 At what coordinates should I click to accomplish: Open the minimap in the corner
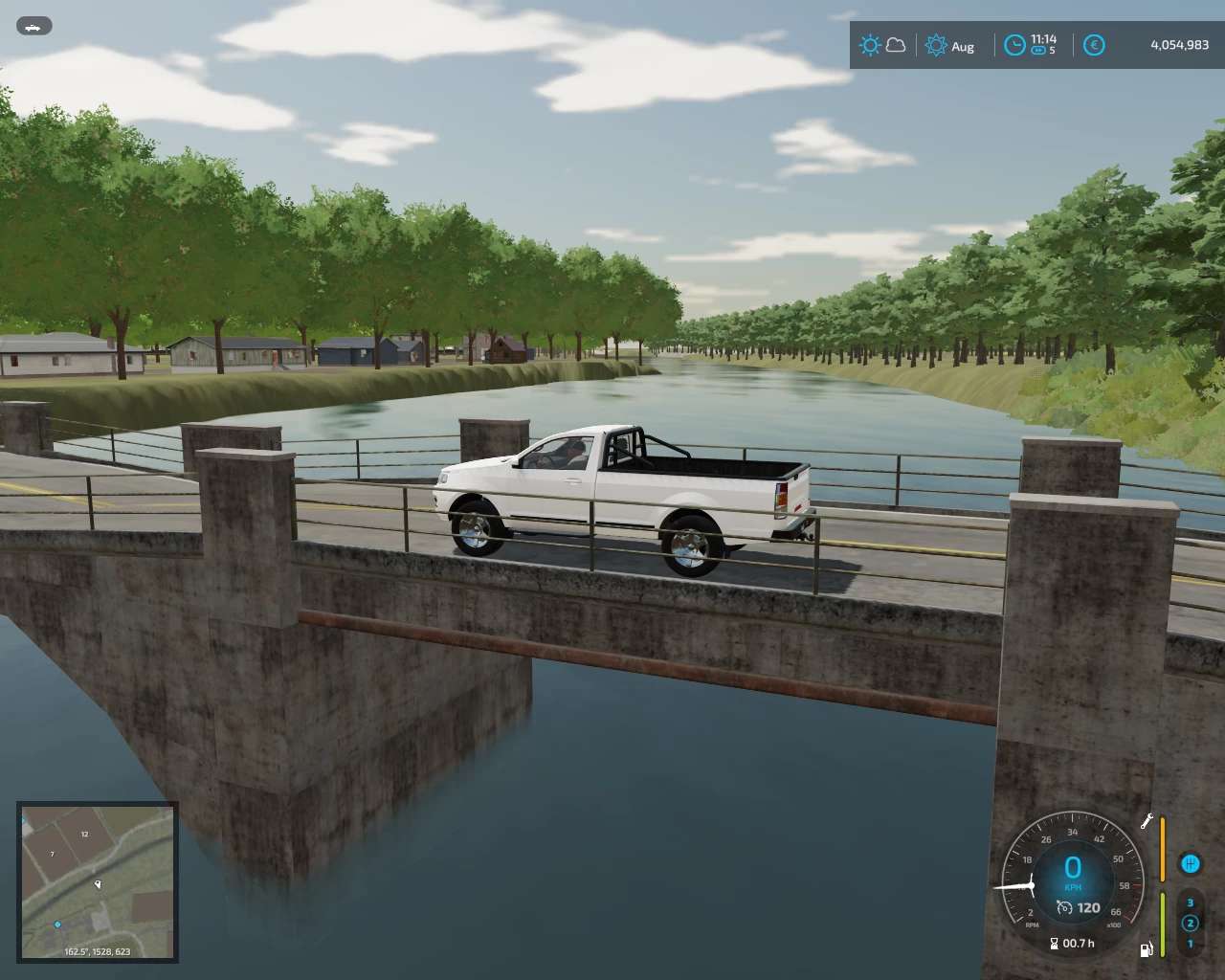[98, 881]
